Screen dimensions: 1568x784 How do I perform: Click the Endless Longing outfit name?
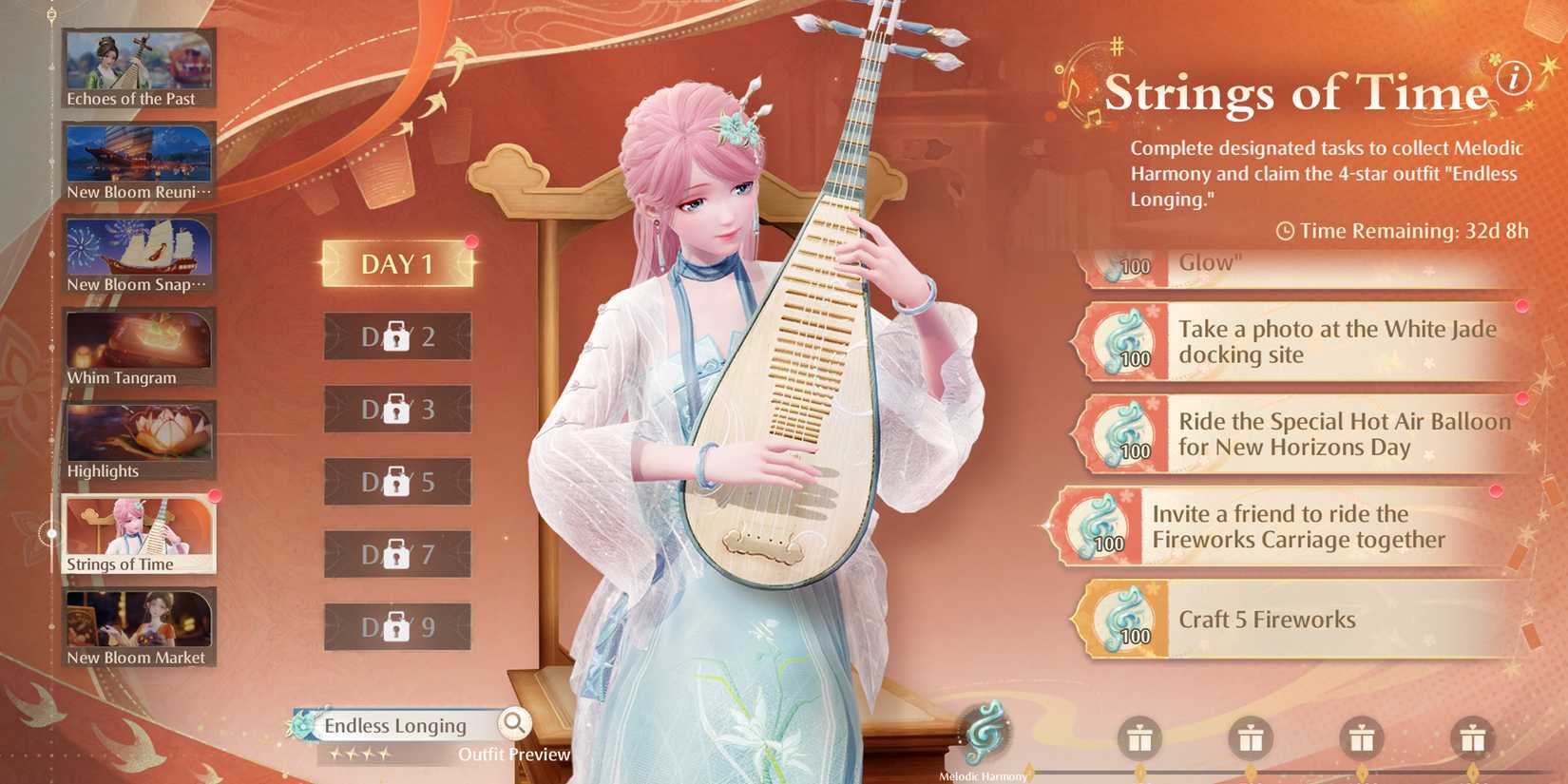click(x=394, y=725)
